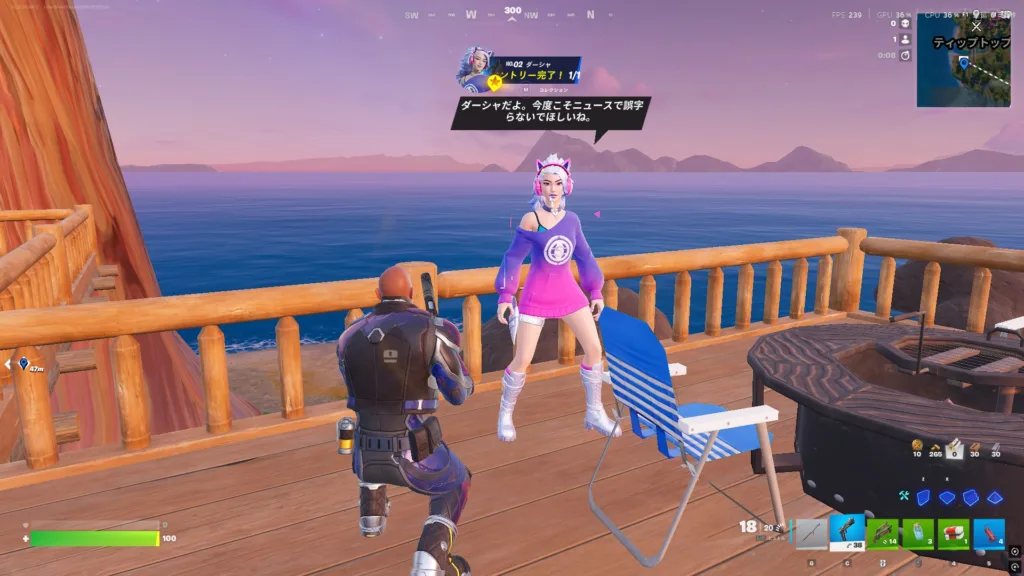The width and height of the screenshot is (1024, 576).
Task: Select the floor building piece
Action: click(947, 497)
